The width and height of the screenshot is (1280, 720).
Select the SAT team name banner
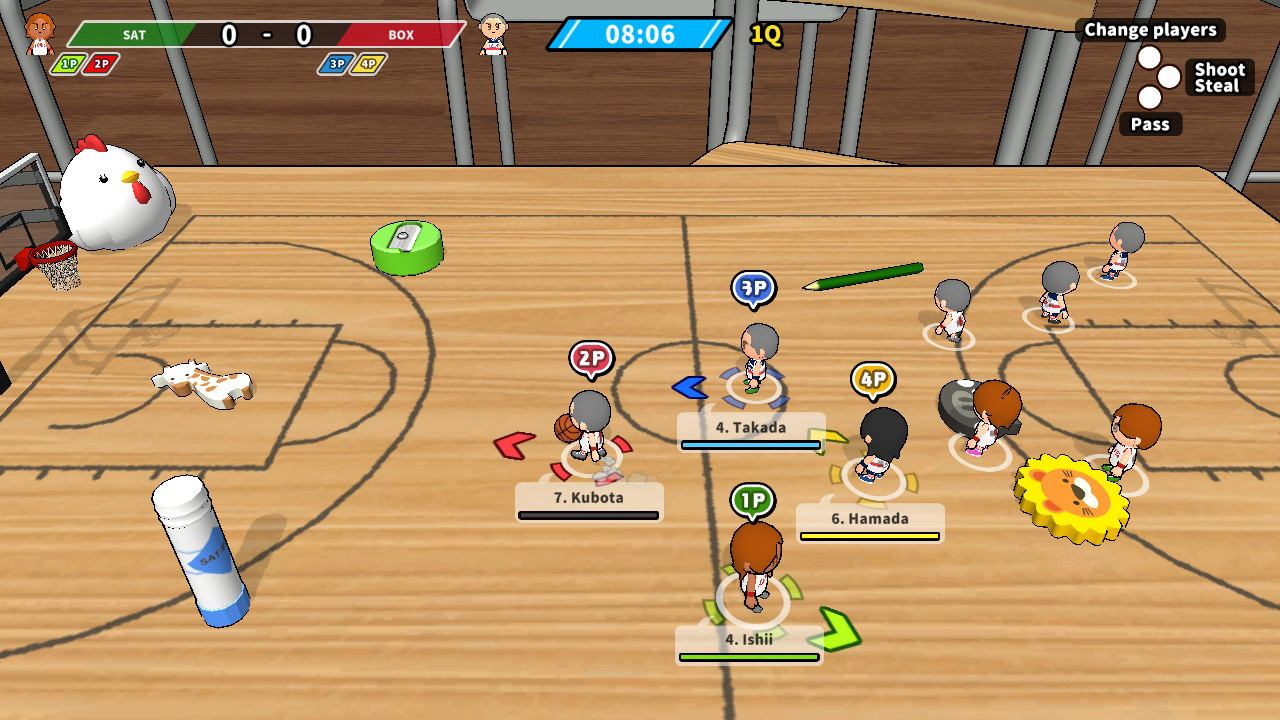[133, 33]
